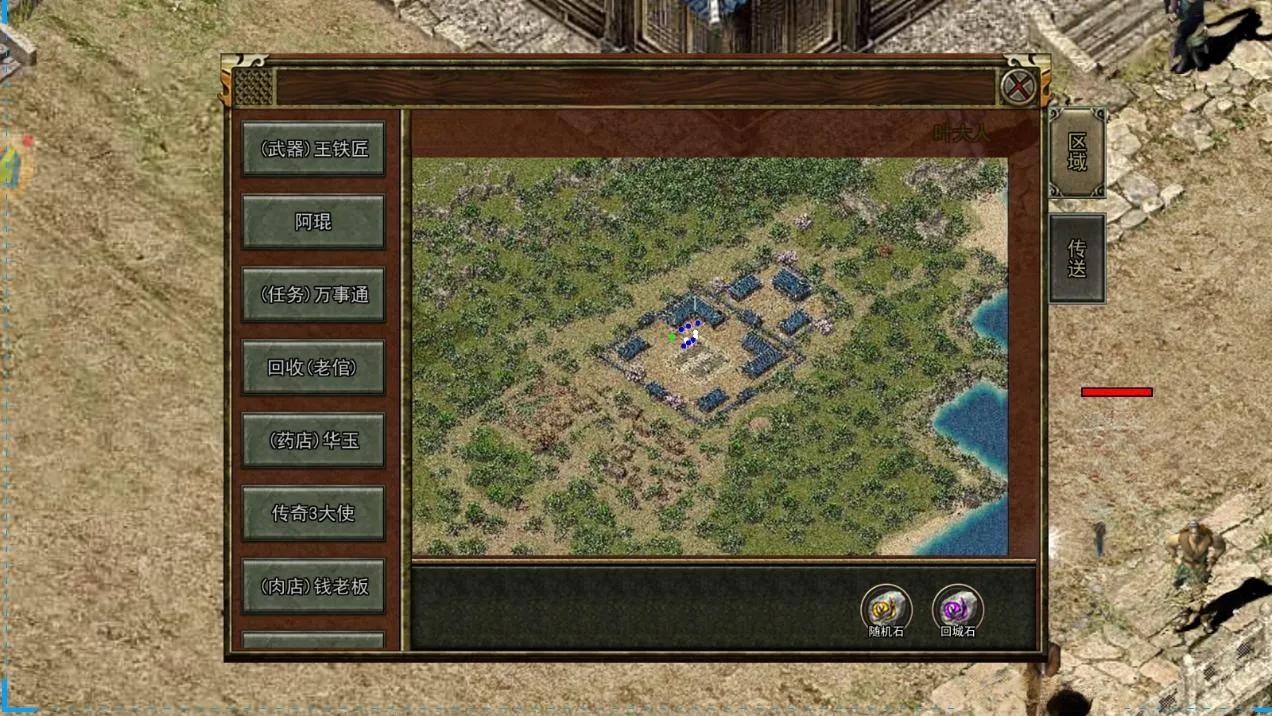Image resolution: width=1272 pixels, height=716 pixels.
Task: Click the village area map
Action: [710, 356]
